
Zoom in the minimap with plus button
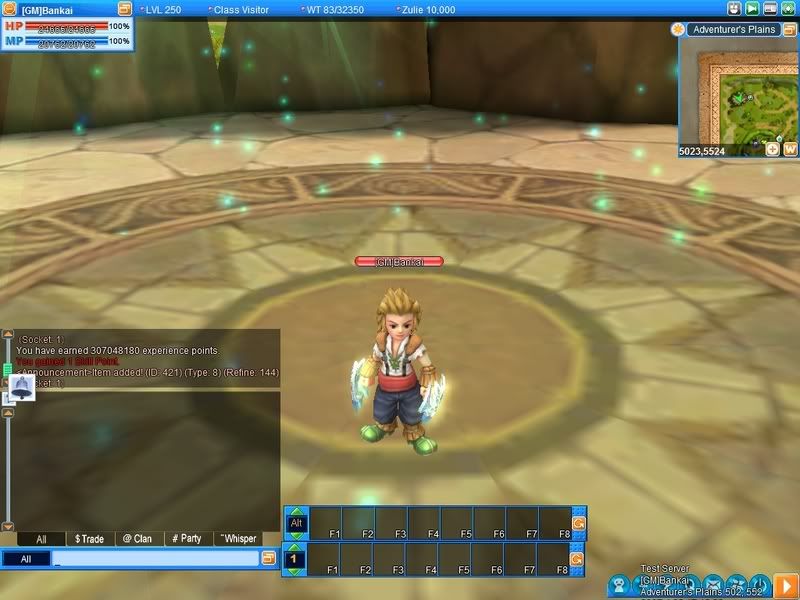point(772,149)
